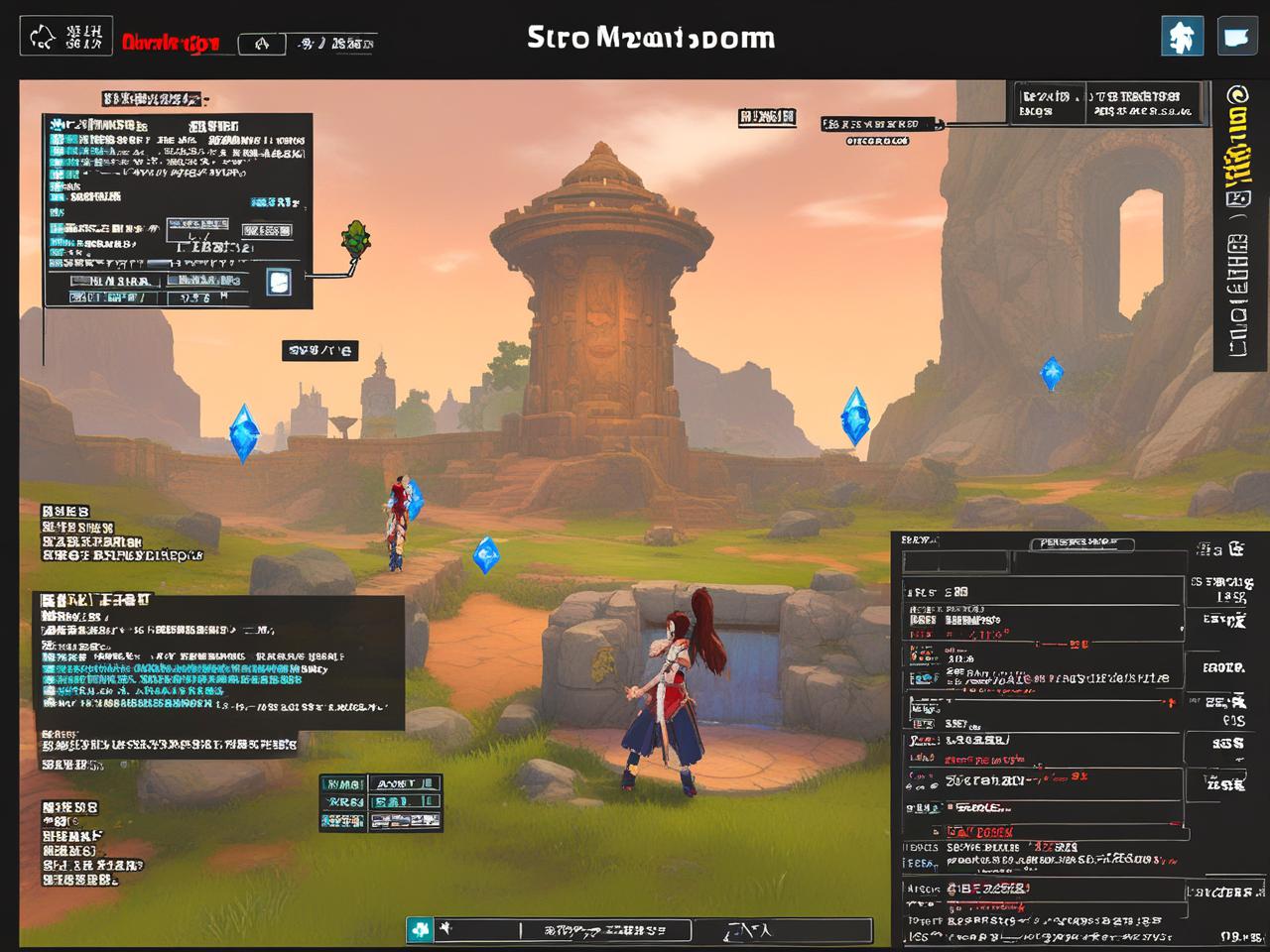Click the blue character silhouette icon
Image resolution: width=1270 pixels, height=952 pixels.
[1182, 37]
